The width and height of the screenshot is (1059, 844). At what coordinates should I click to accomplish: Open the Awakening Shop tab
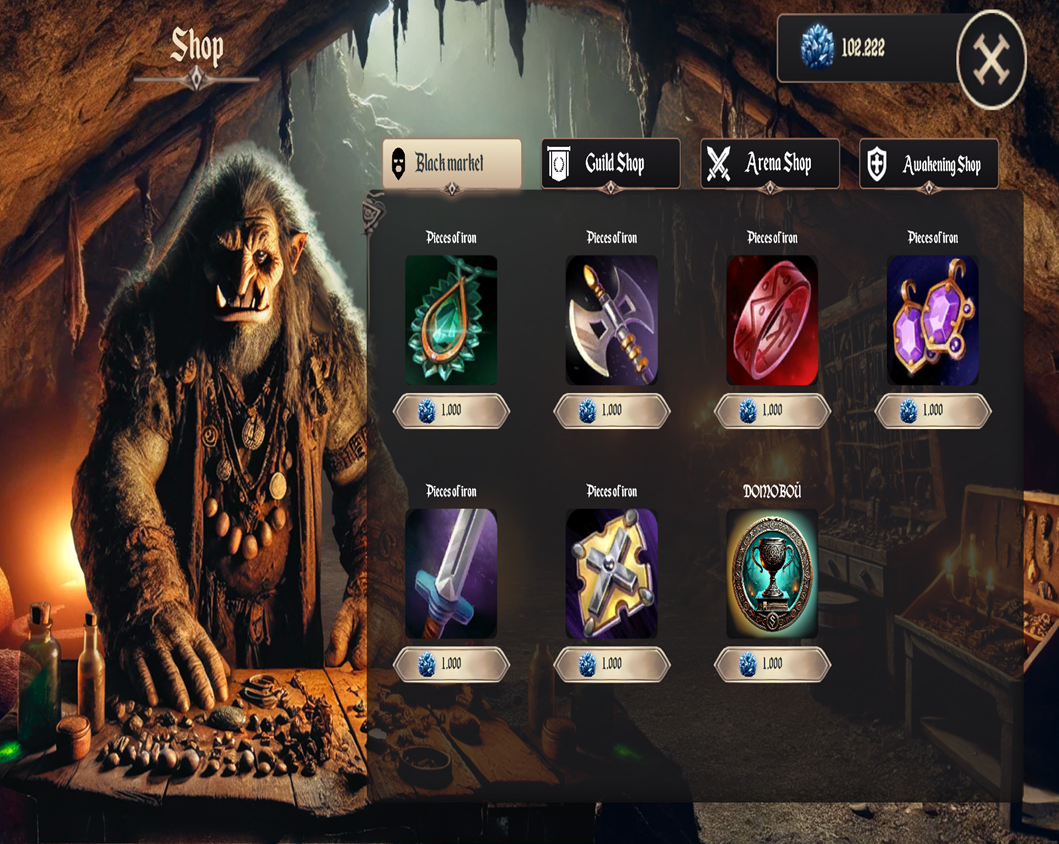click(x=929, y=164)
